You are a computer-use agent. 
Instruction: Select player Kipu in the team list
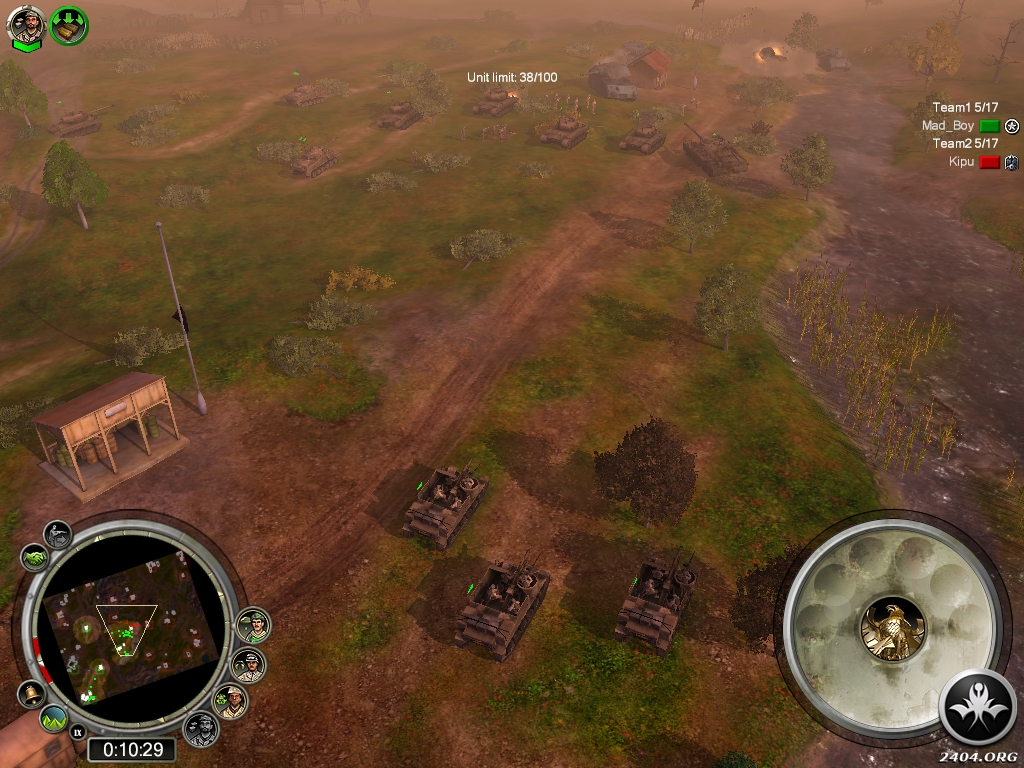[961, 161]
